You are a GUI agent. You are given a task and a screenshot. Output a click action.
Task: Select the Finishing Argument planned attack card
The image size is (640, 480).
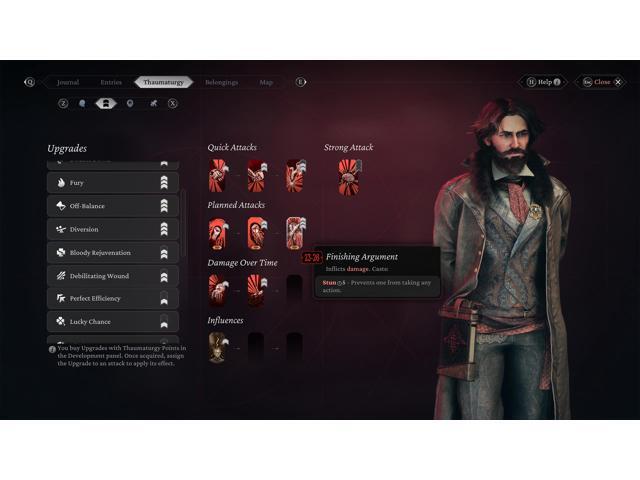coord(296,233)
